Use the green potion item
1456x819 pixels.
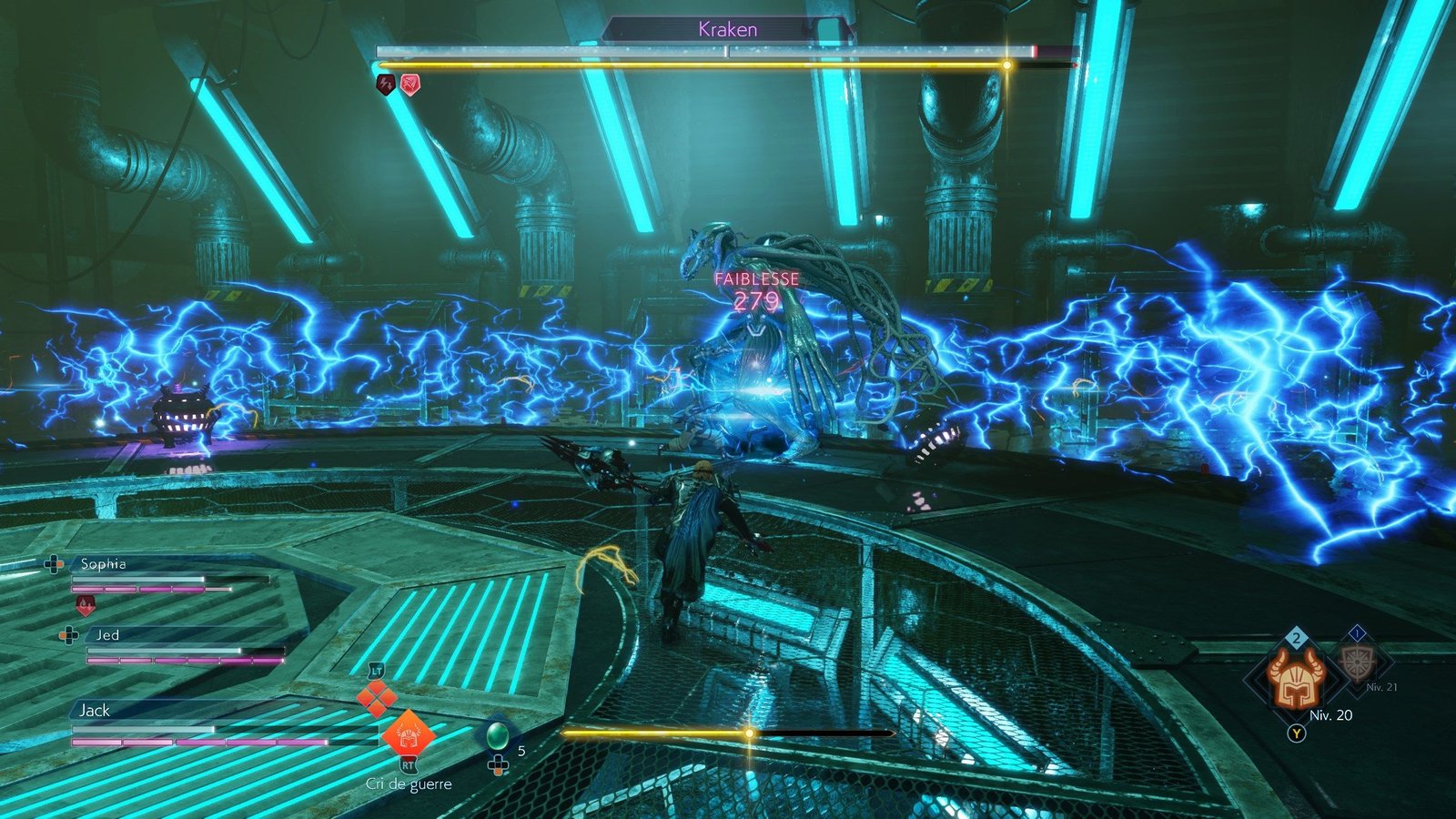(x=497, y=735)
